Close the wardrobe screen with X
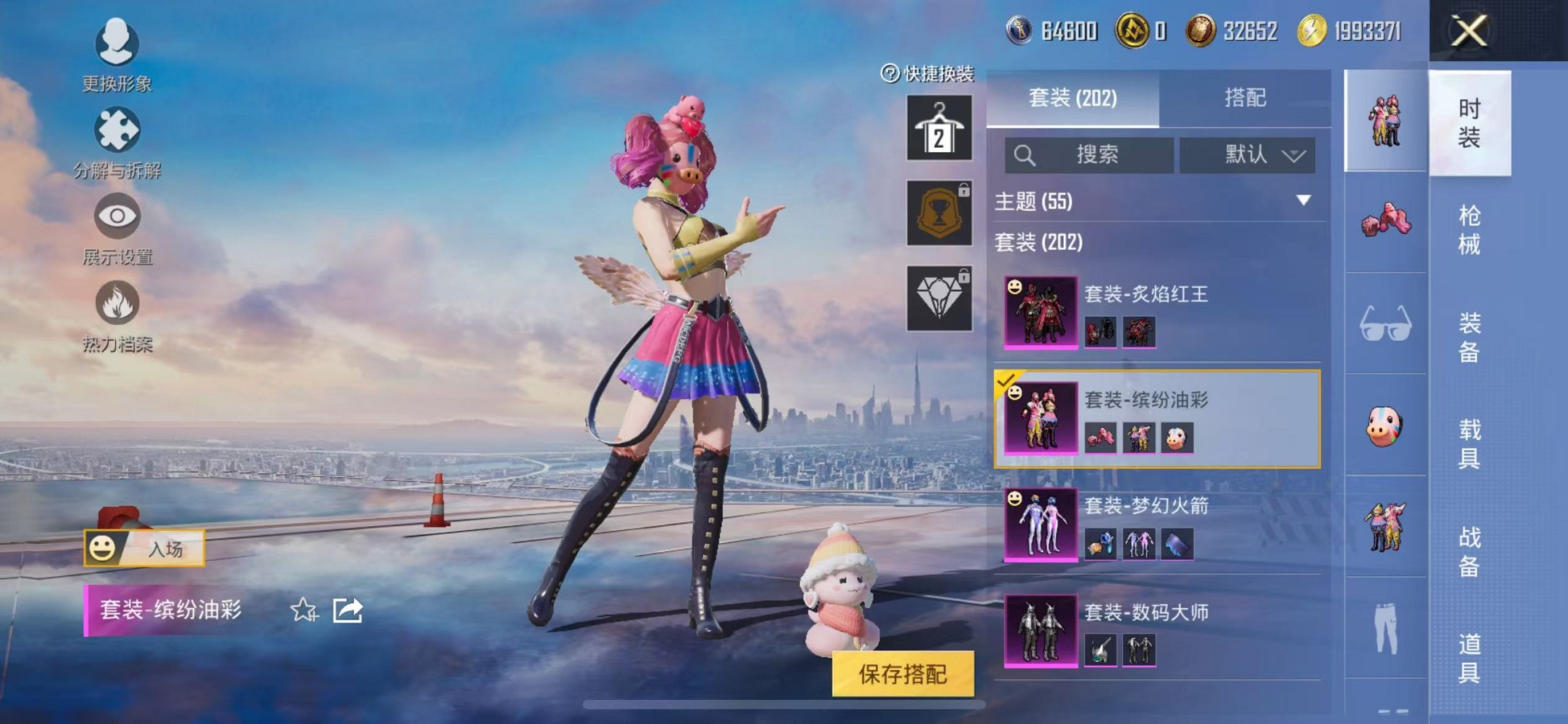 (x=1468, y=31)
